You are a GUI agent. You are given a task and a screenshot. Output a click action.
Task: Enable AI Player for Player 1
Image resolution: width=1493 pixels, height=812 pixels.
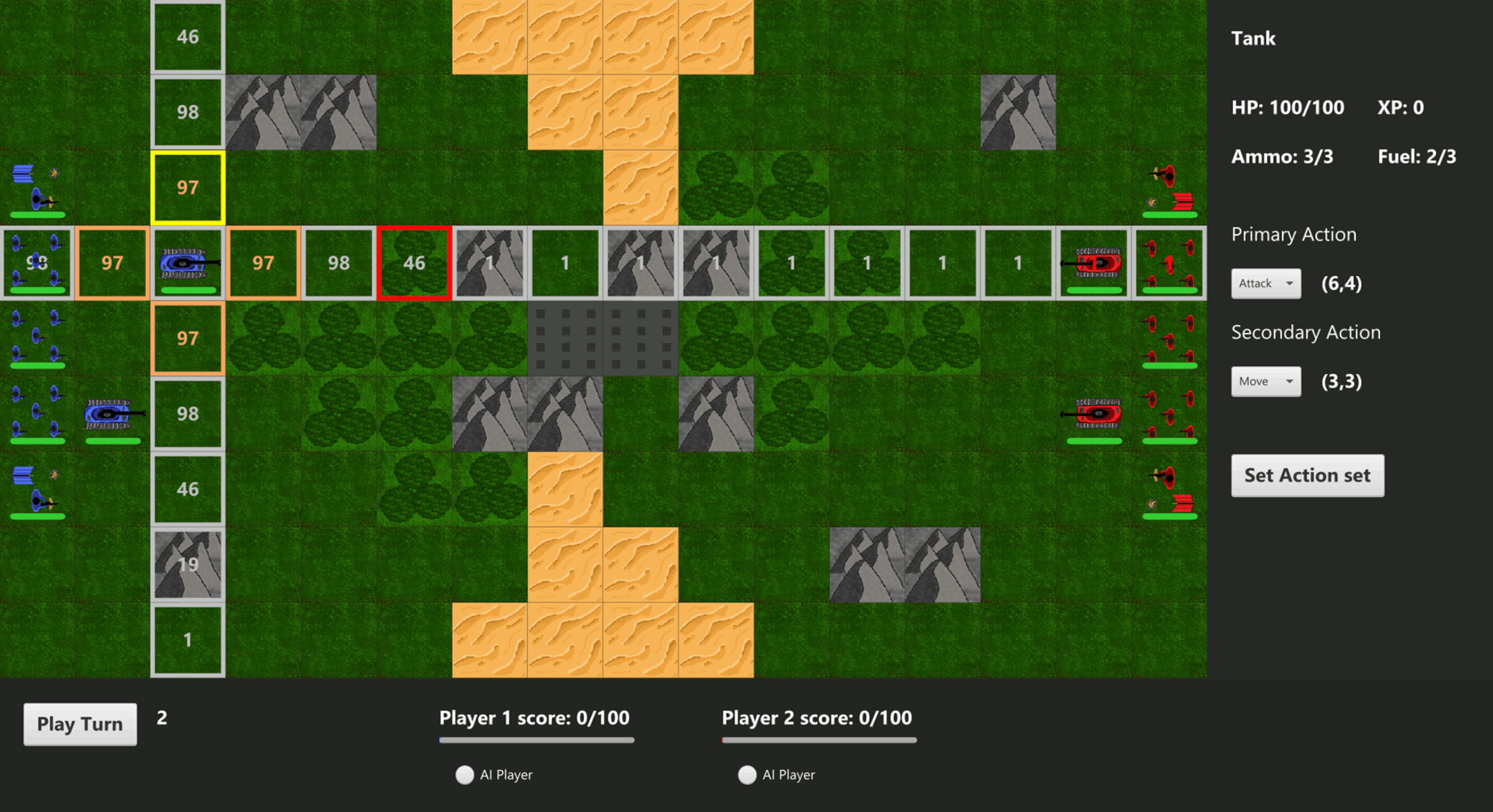coord(465,774)
